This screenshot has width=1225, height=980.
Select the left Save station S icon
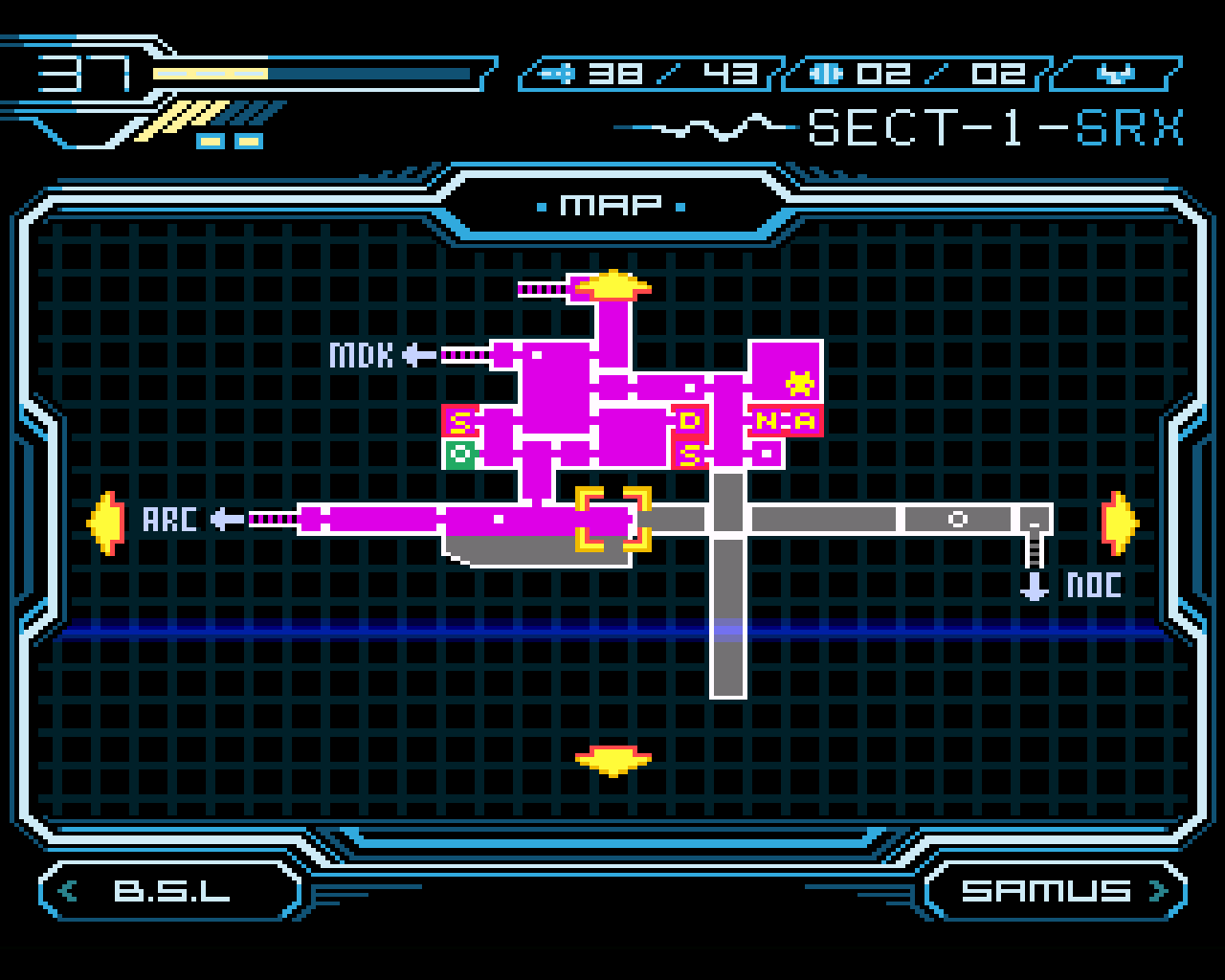[x=458, y=421]
